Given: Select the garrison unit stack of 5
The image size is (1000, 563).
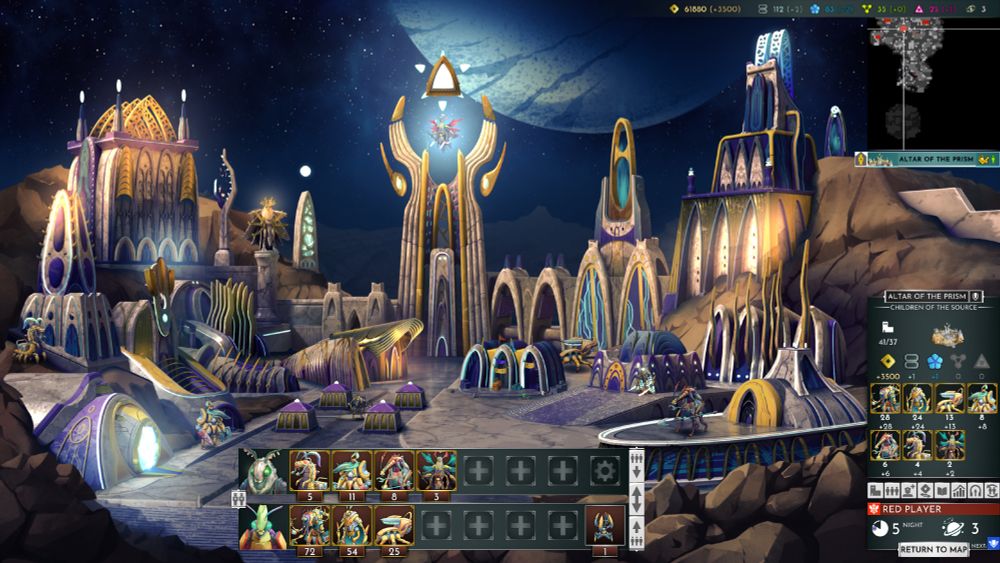Looking at the screenshot, I should [x=309, y=470].
